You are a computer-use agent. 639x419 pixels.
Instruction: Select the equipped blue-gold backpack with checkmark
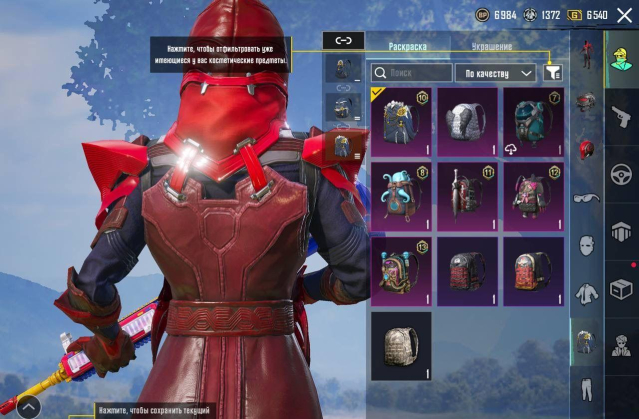[x=401, y=122]
